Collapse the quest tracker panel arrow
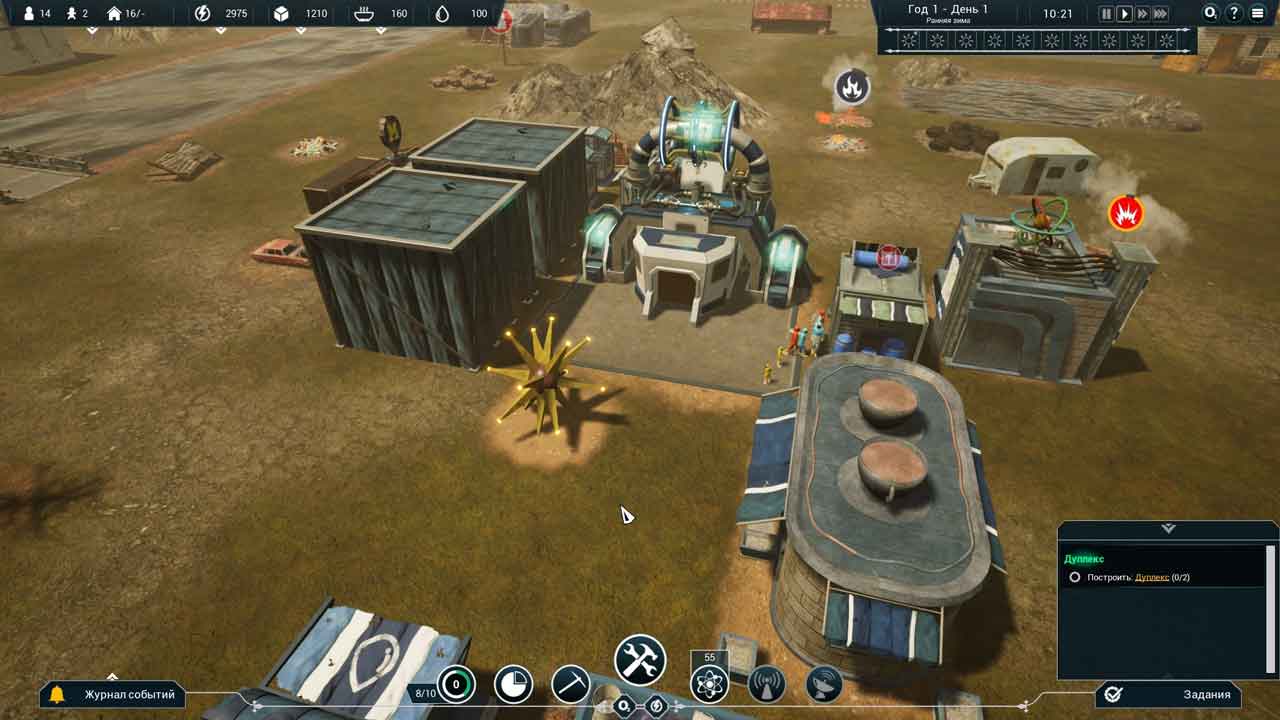Screen dimensions: 1280x720 point(1168,528)
